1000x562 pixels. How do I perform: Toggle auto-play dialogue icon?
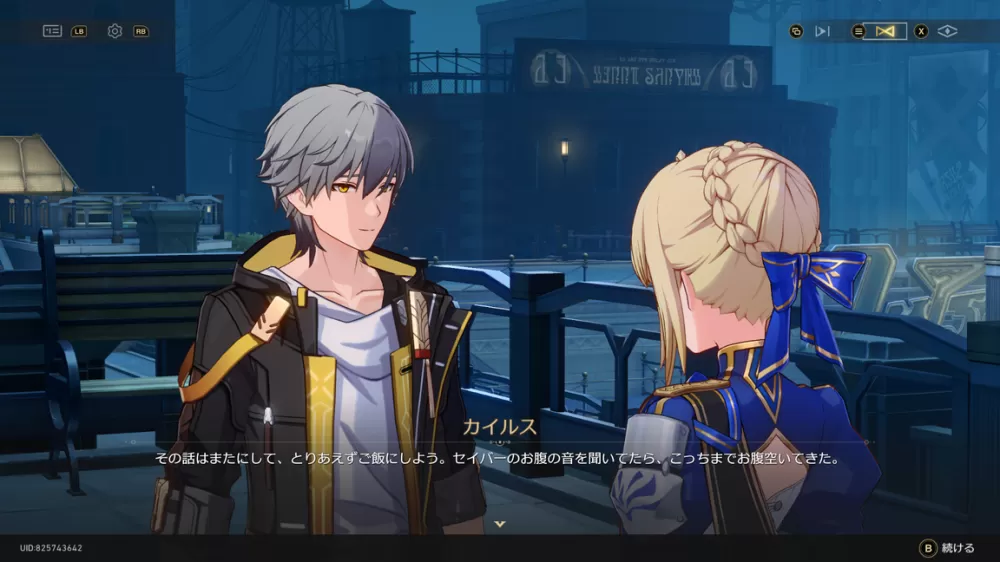click(x=822, y=31)
